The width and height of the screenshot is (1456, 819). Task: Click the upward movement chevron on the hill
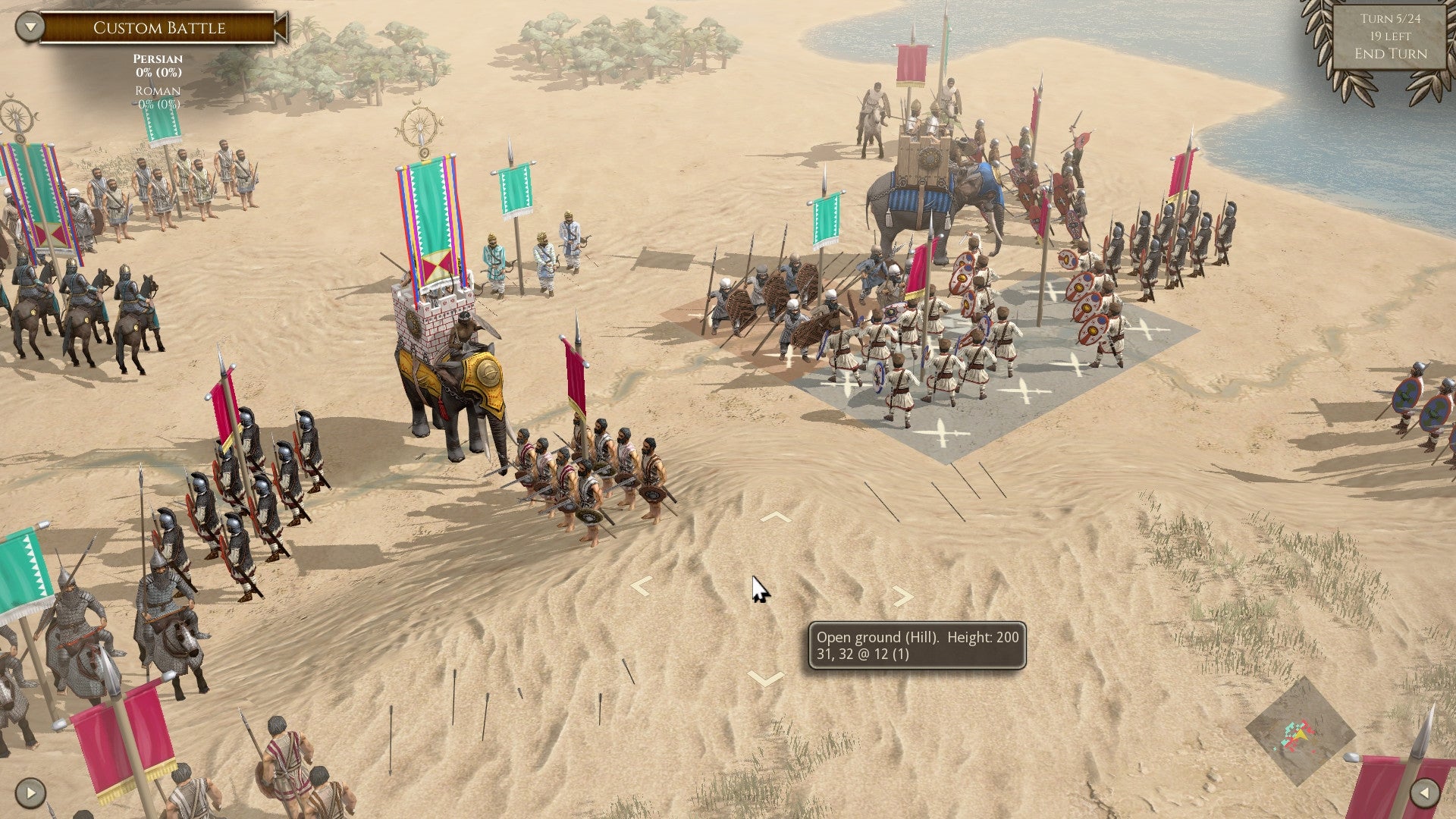click(x=775, y=517)
